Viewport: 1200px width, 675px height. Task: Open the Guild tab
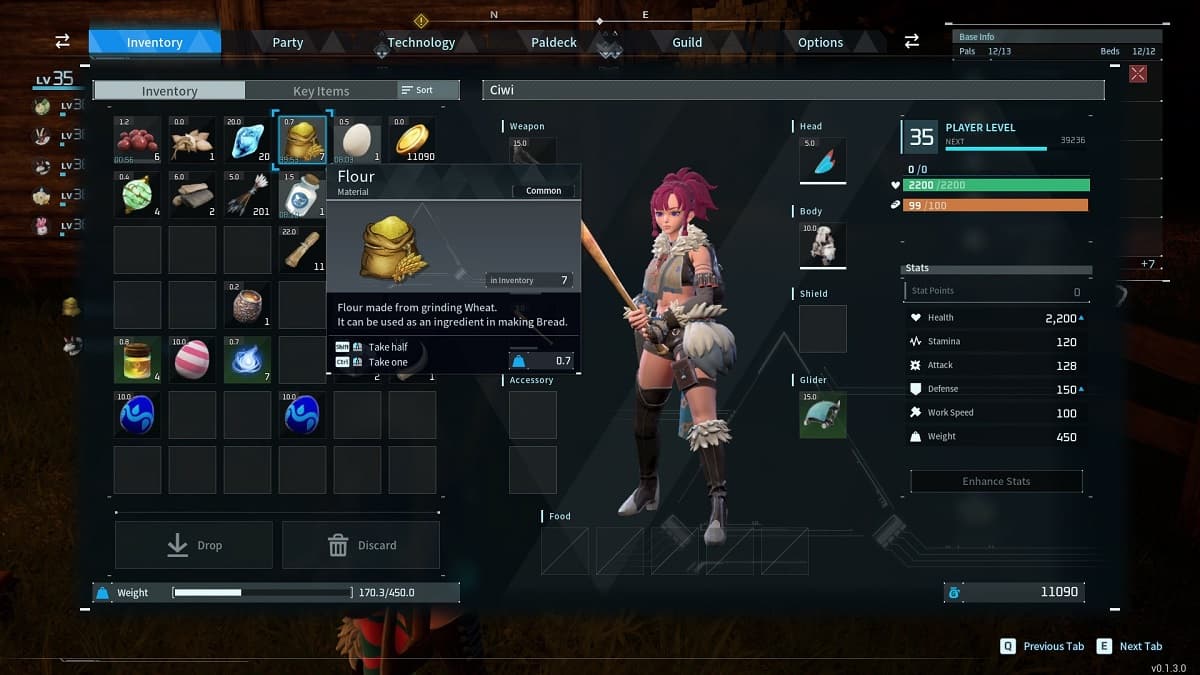tap(687, 43)
